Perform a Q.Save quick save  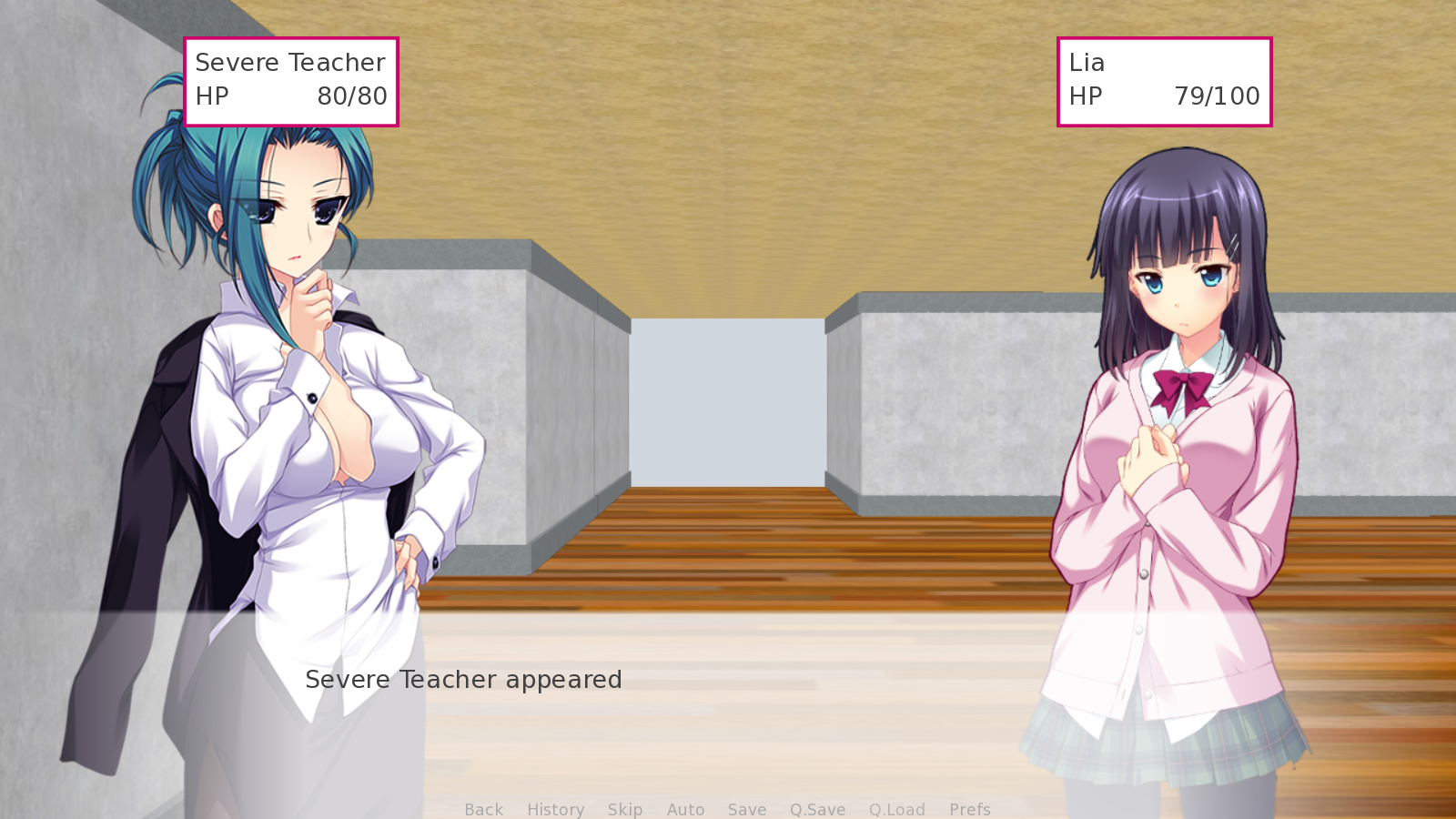point(816,809)
